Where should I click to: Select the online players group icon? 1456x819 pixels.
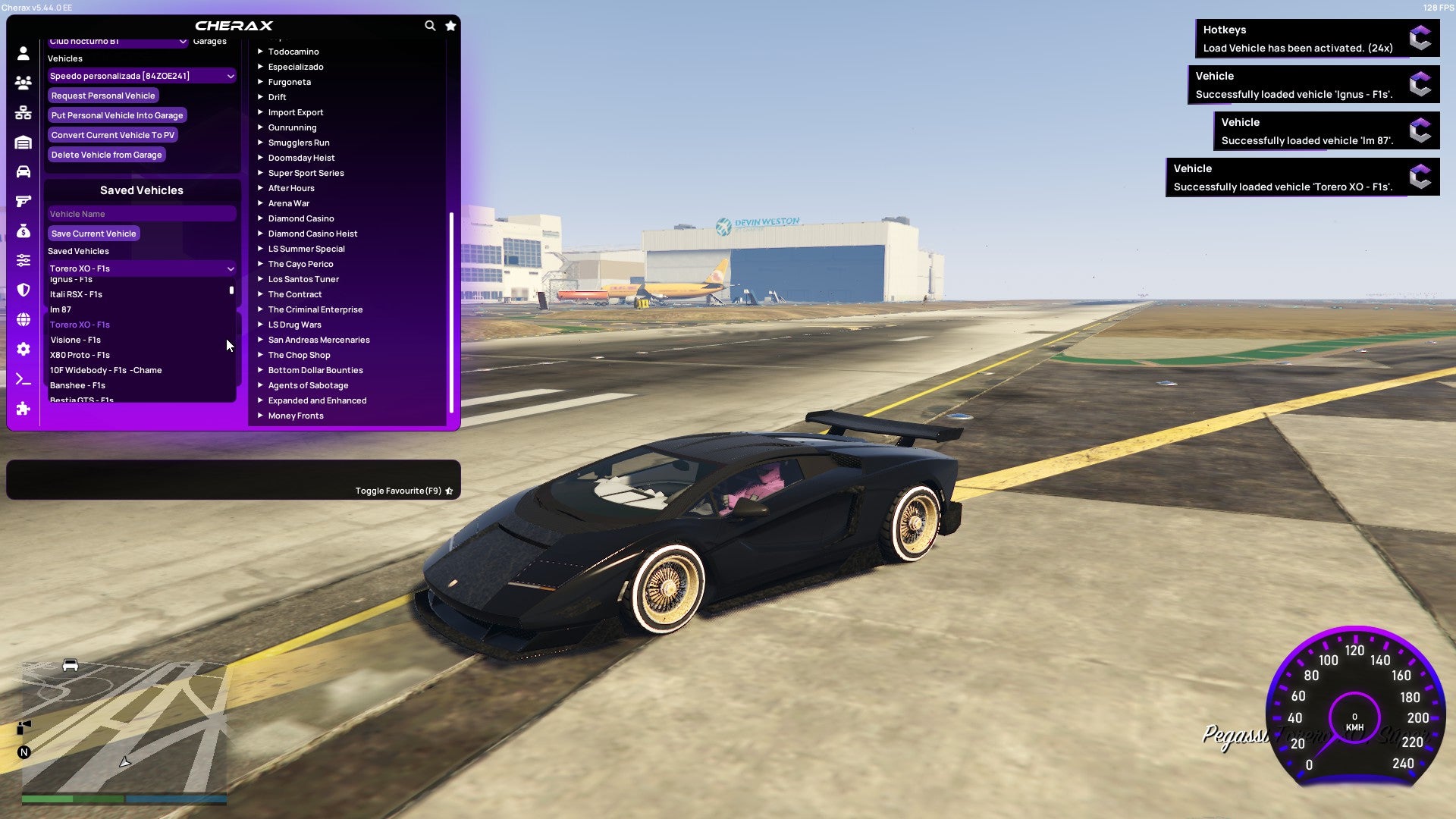pyautogui.click(x=23, y=83)
